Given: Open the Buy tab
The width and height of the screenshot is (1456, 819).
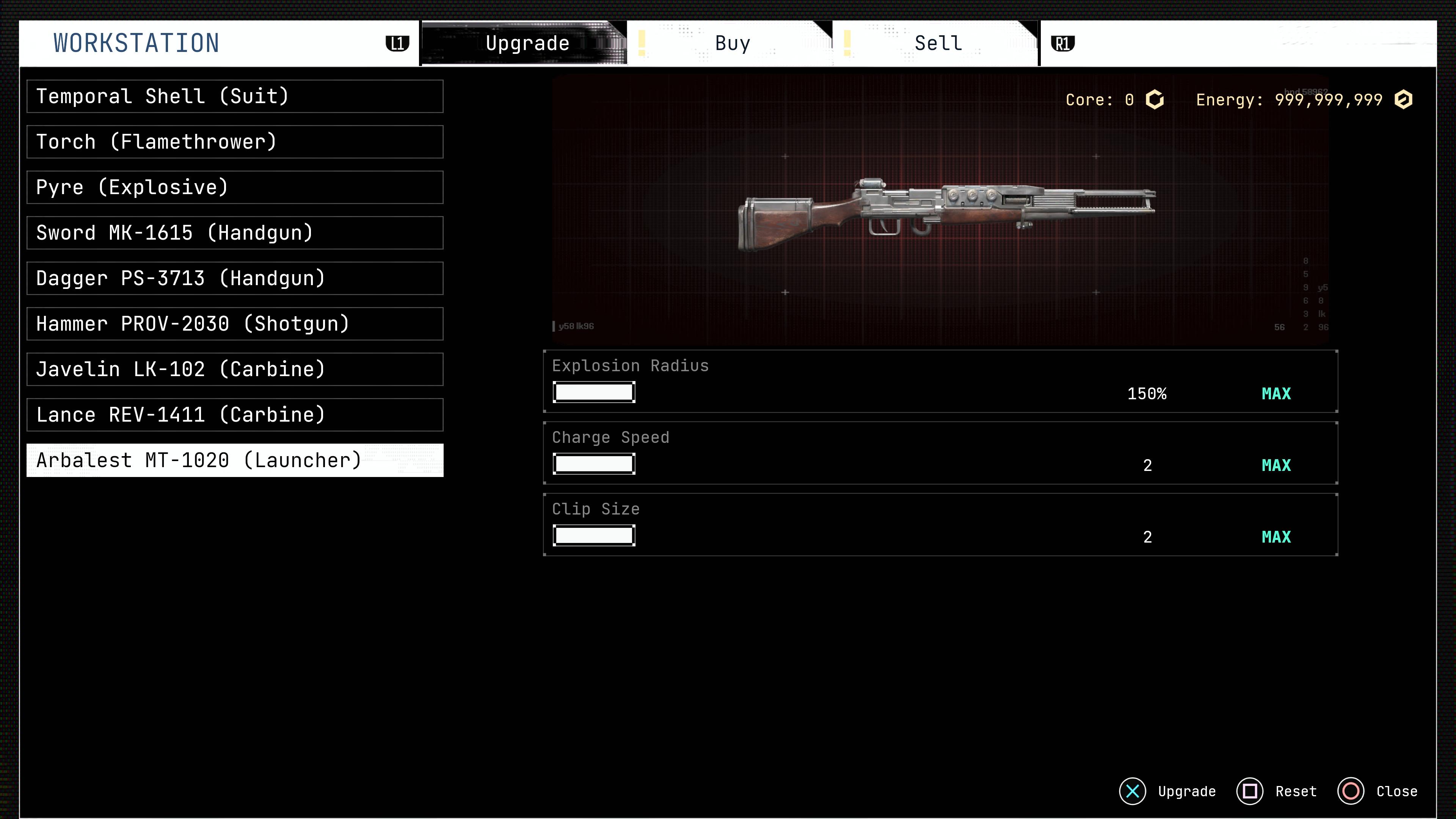Looking at the screenshot, I should (x=732, y=44).
